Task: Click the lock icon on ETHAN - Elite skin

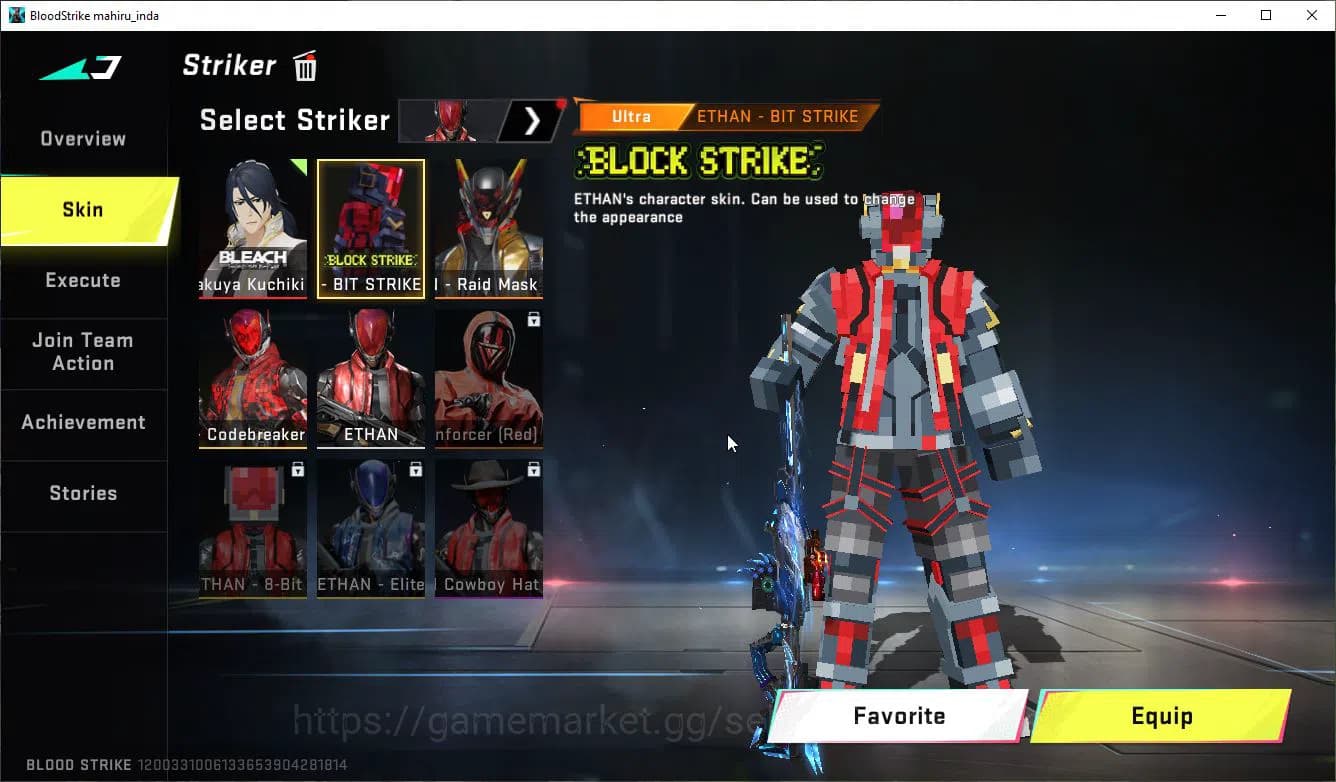Action: [416, 469]
